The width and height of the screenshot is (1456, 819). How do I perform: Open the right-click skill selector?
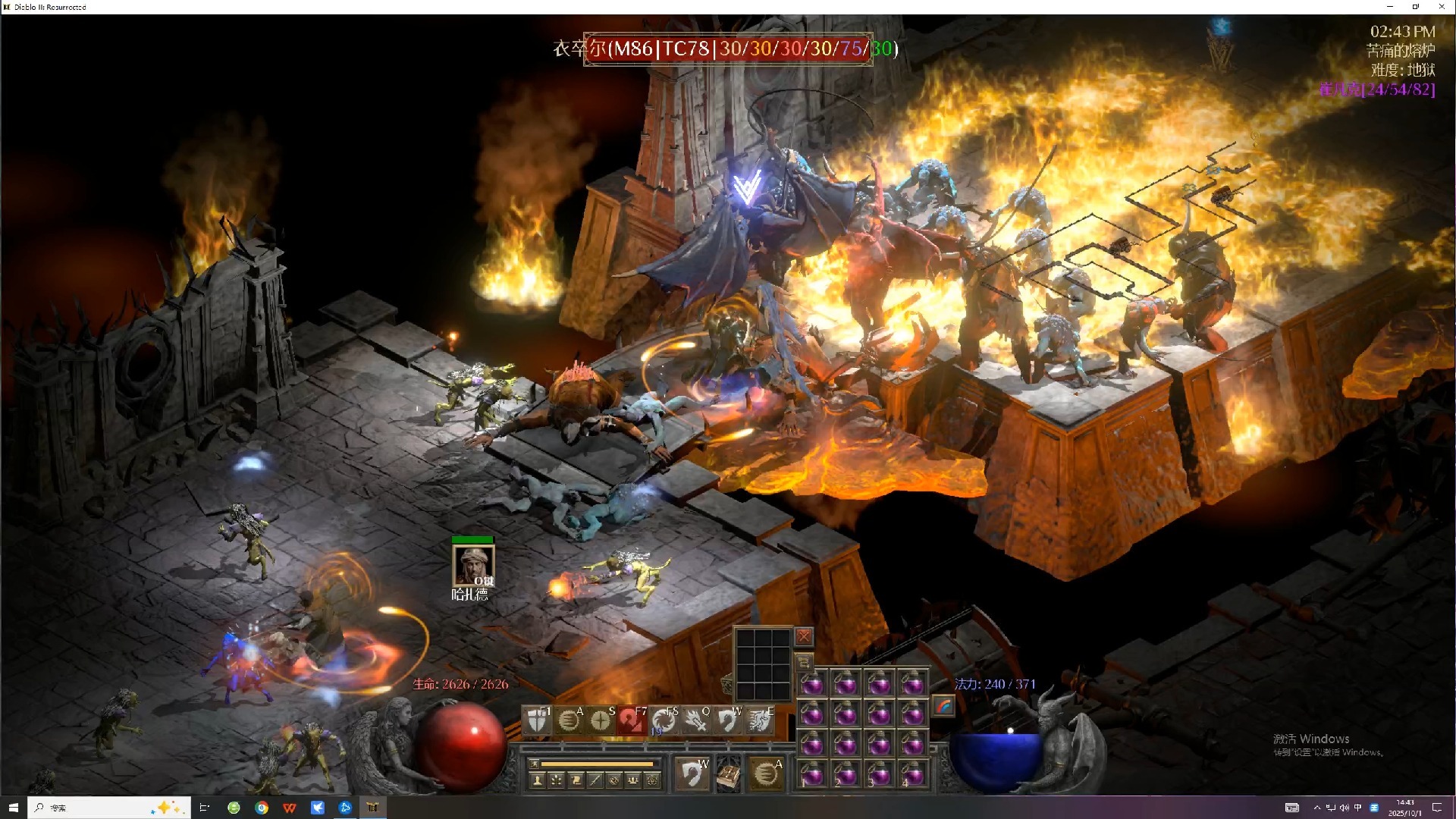click(766, 774)
